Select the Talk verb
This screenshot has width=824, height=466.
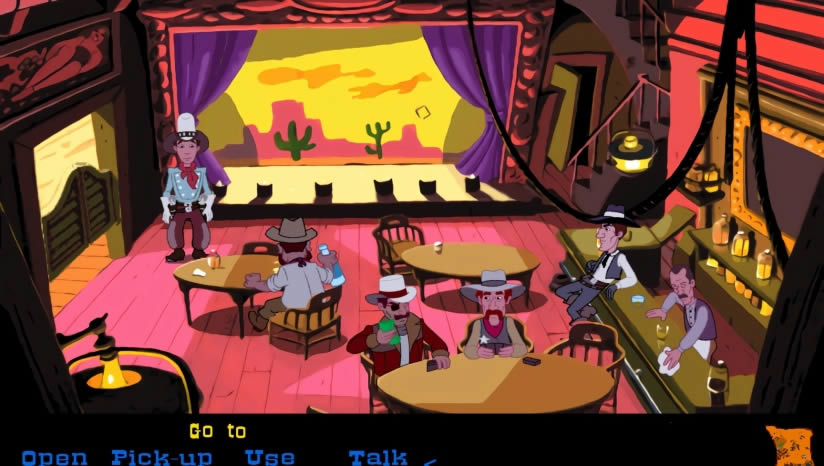click(378, 458)
